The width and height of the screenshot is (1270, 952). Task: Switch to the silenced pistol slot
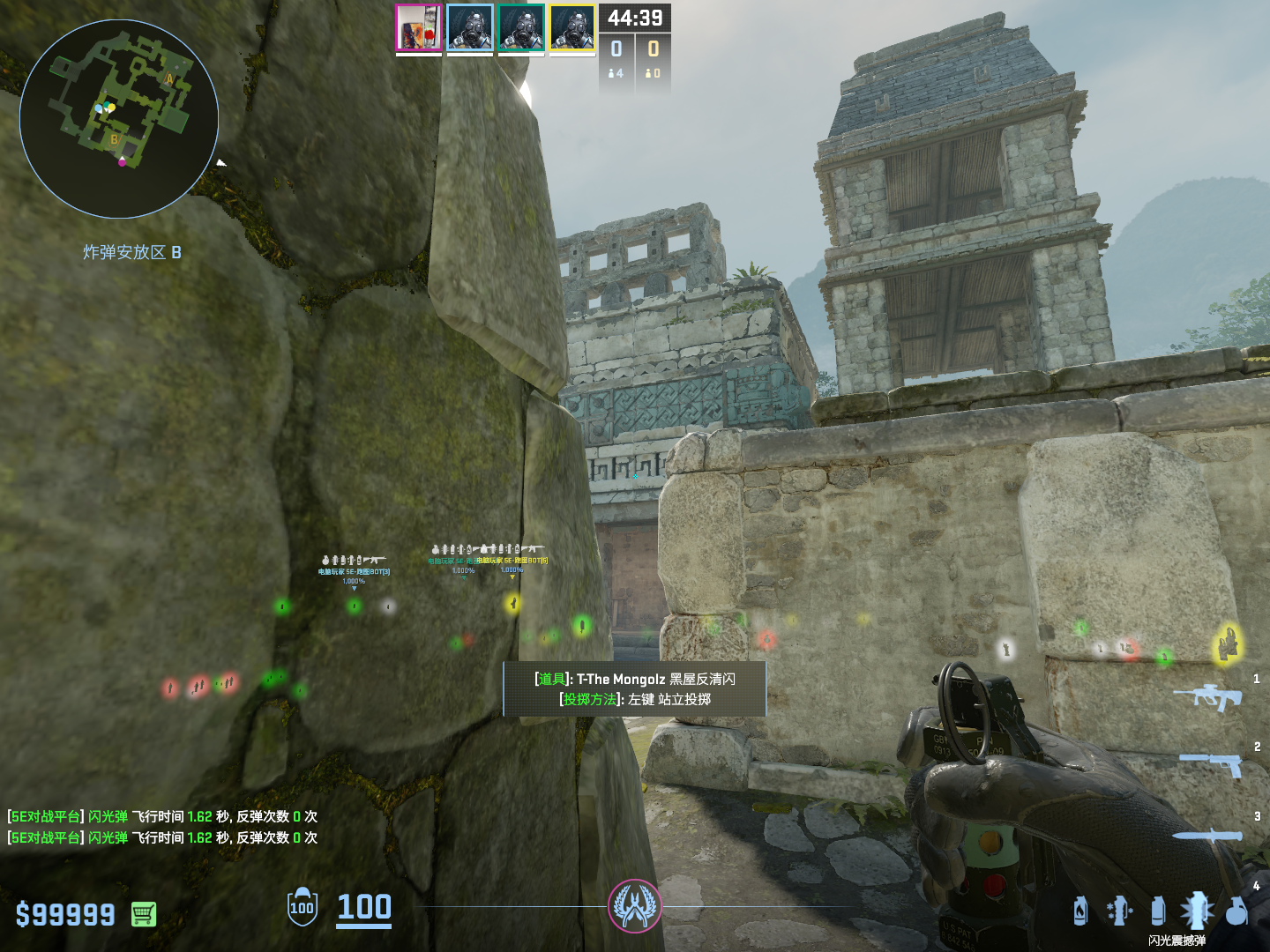click(x=1212, y=763)
